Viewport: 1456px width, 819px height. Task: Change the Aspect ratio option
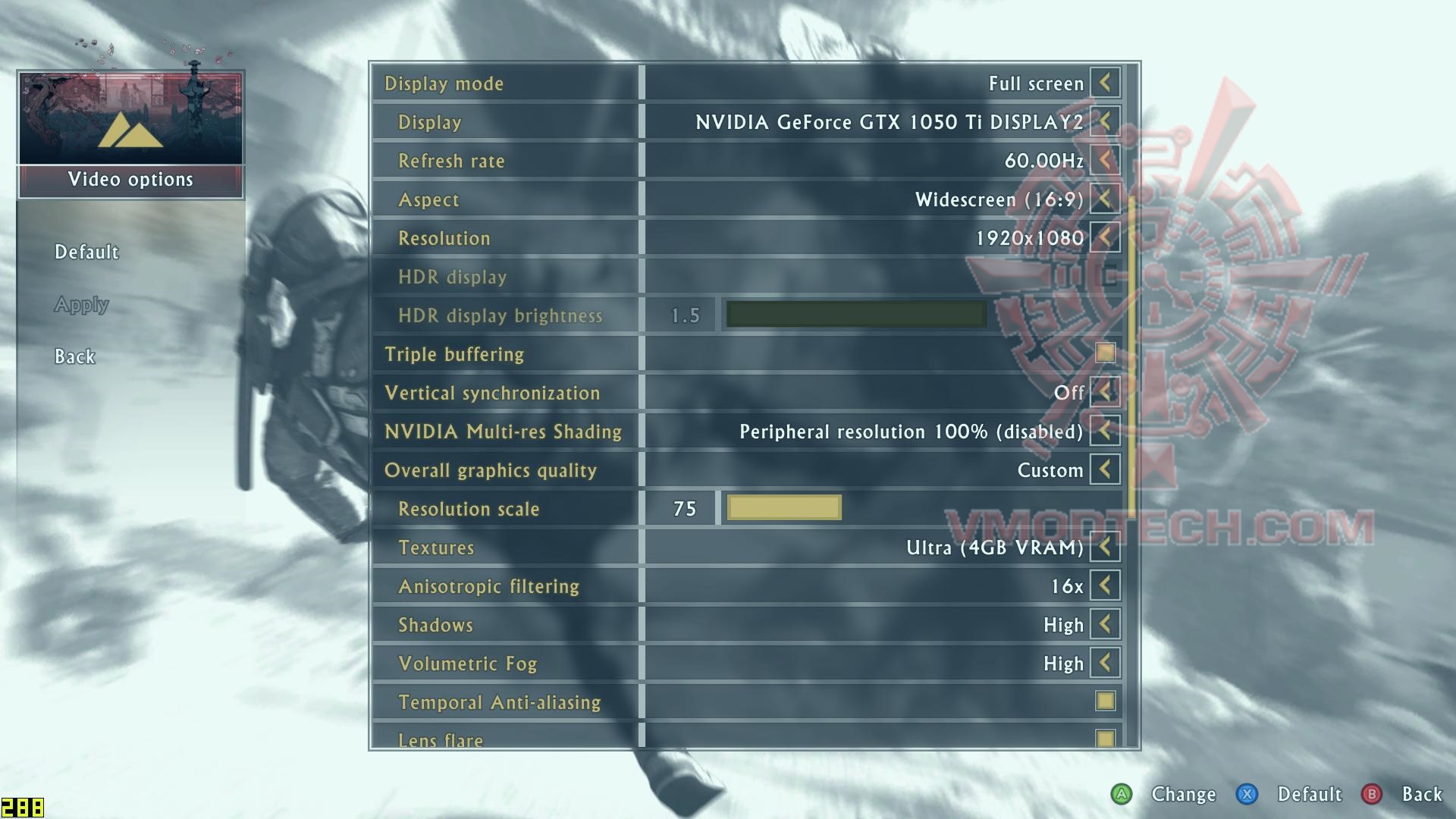pos(1105,199)
